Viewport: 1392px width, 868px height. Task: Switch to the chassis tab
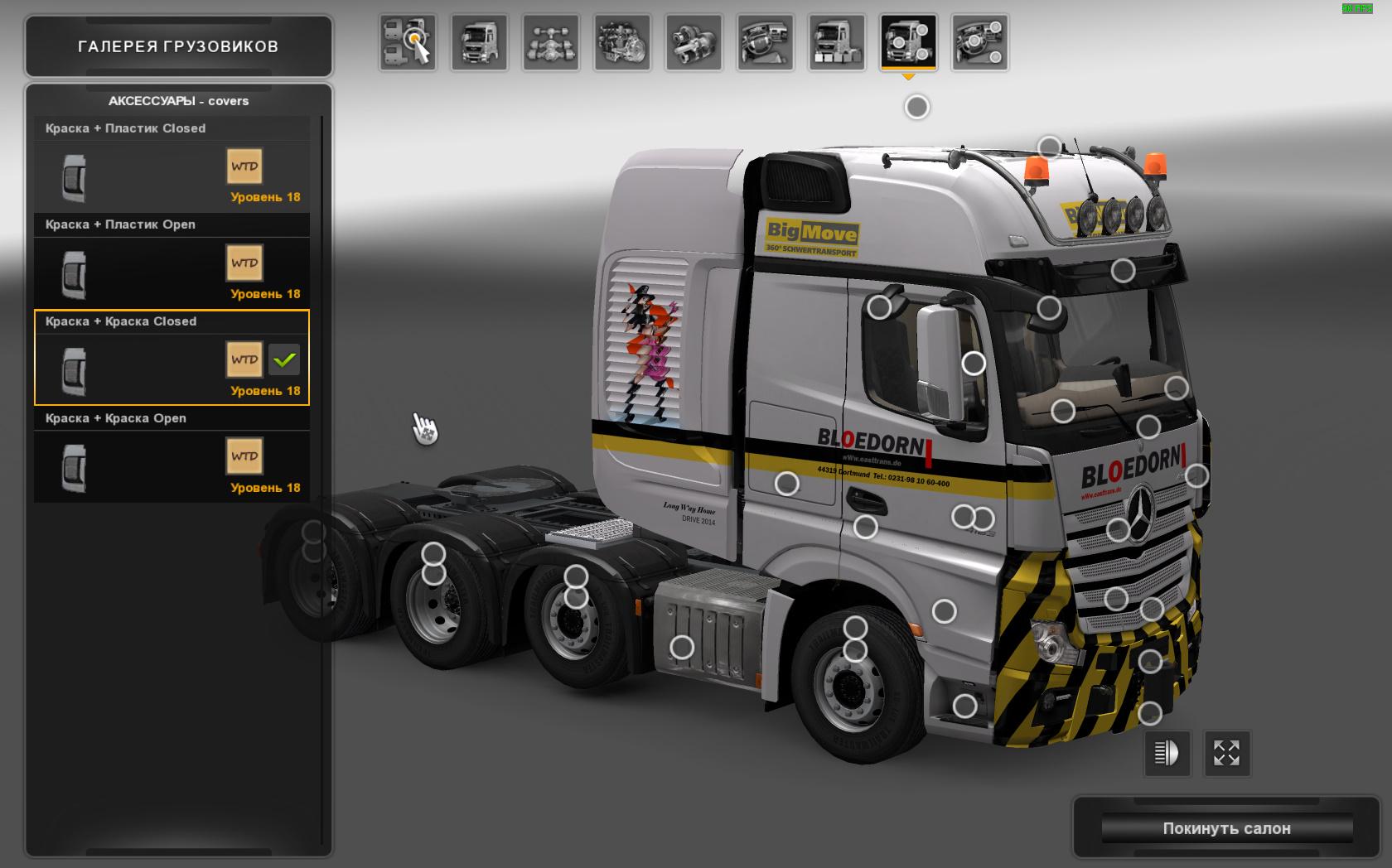coord(550,42)
